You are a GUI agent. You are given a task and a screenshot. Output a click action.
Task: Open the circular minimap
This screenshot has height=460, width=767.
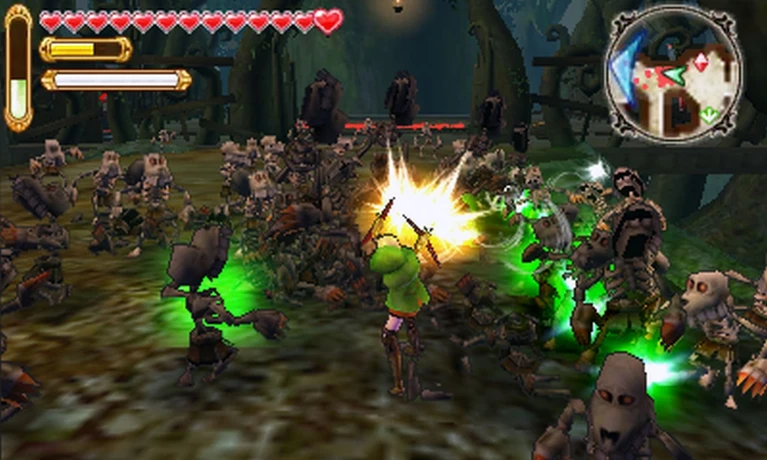673,78
